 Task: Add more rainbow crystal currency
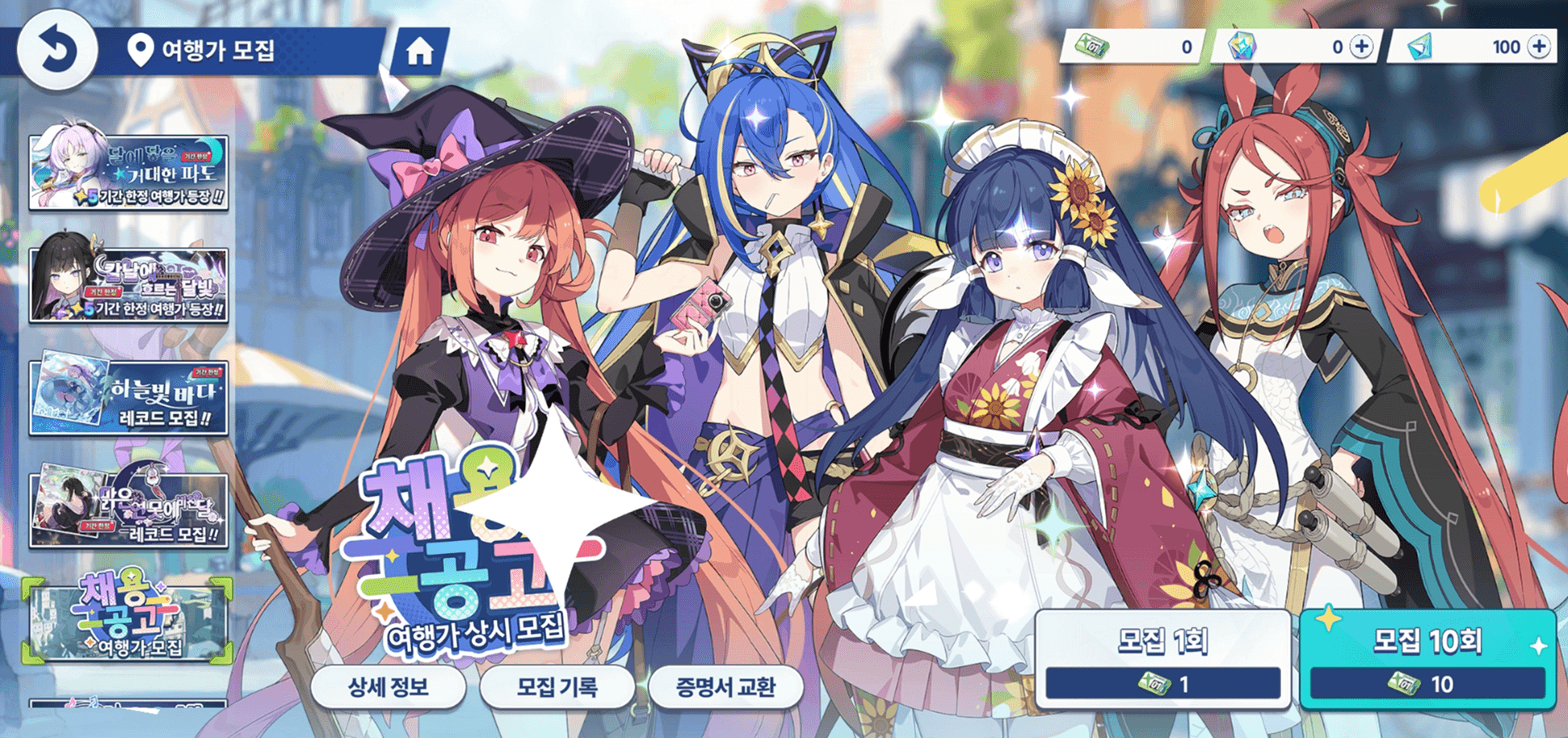[x=1362, y=47]
